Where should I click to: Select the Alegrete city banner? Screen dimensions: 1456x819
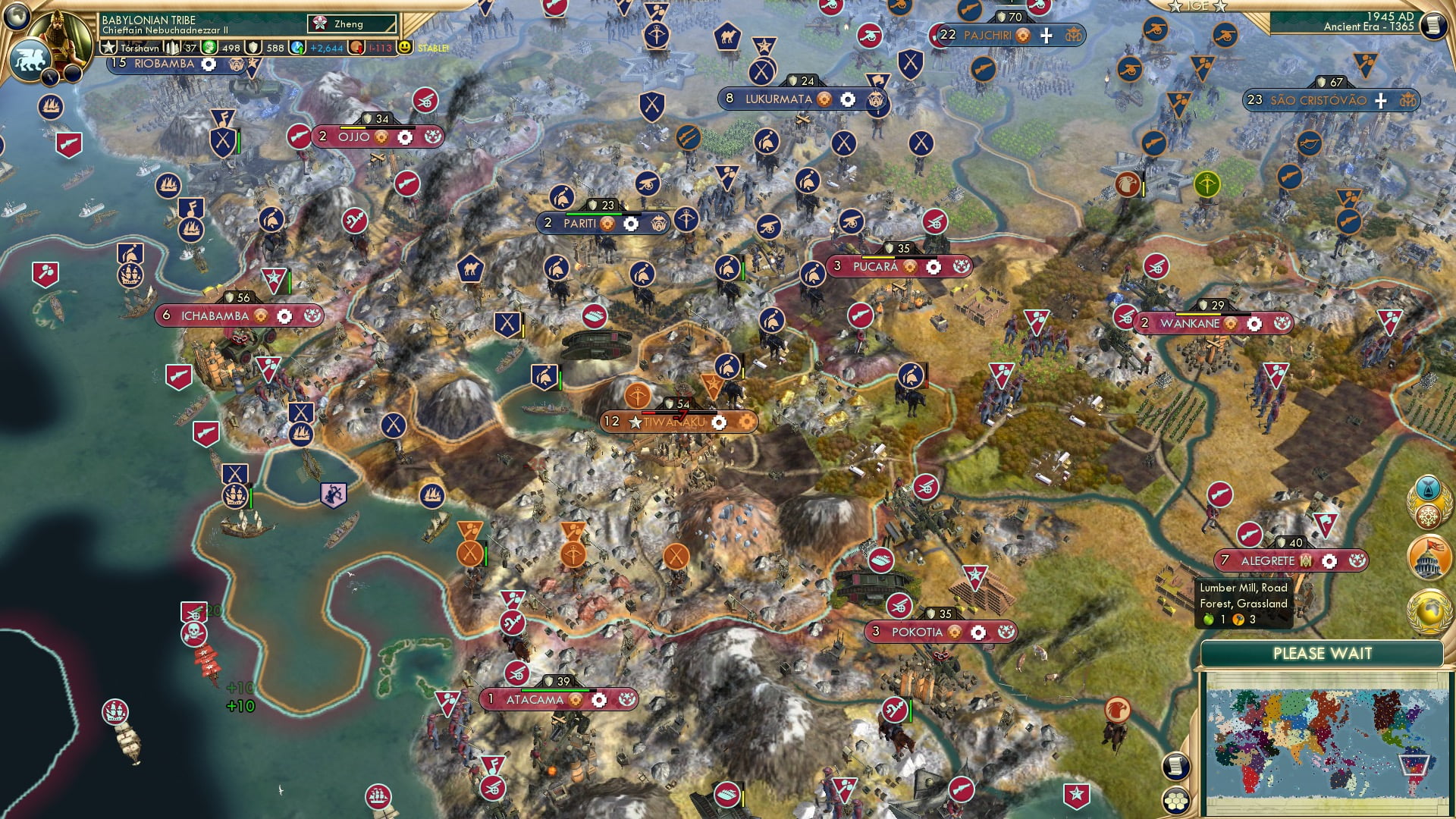1268,561
